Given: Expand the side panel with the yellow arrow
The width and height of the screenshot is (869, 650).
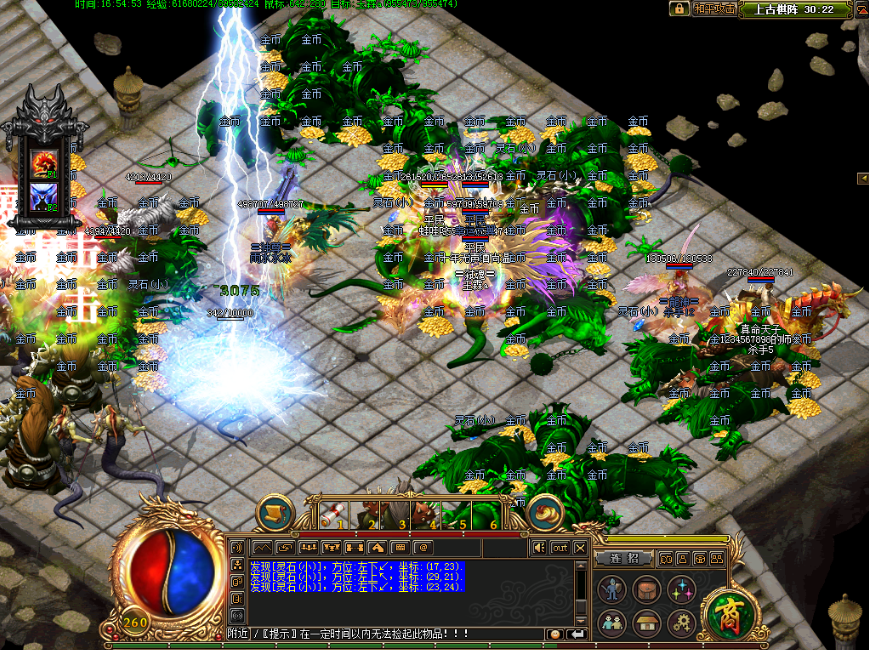Looking at the screenshot, I should coord(862,178).
